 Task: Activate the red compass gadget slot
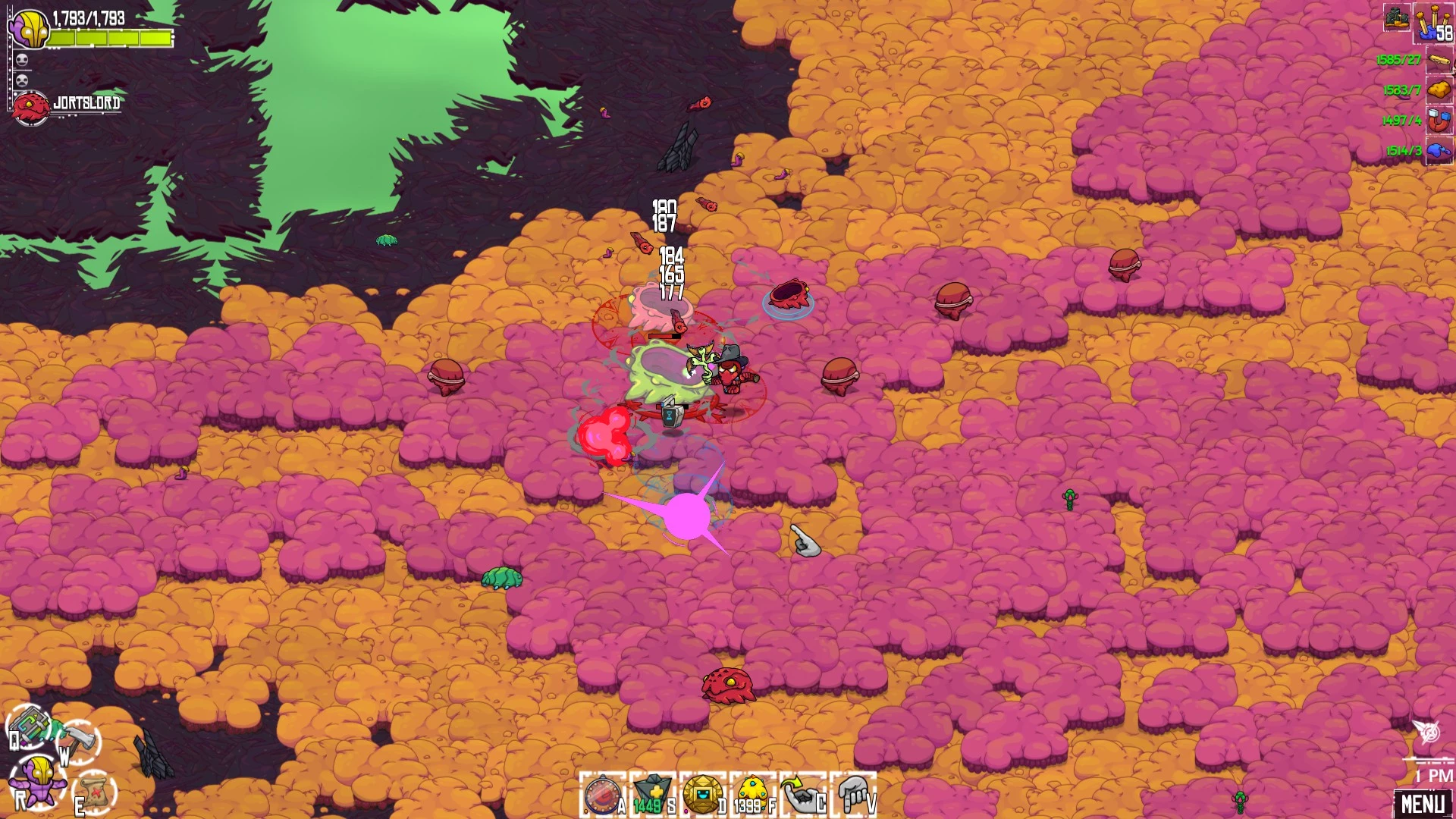pyautogui.click(x=602, y=795)
